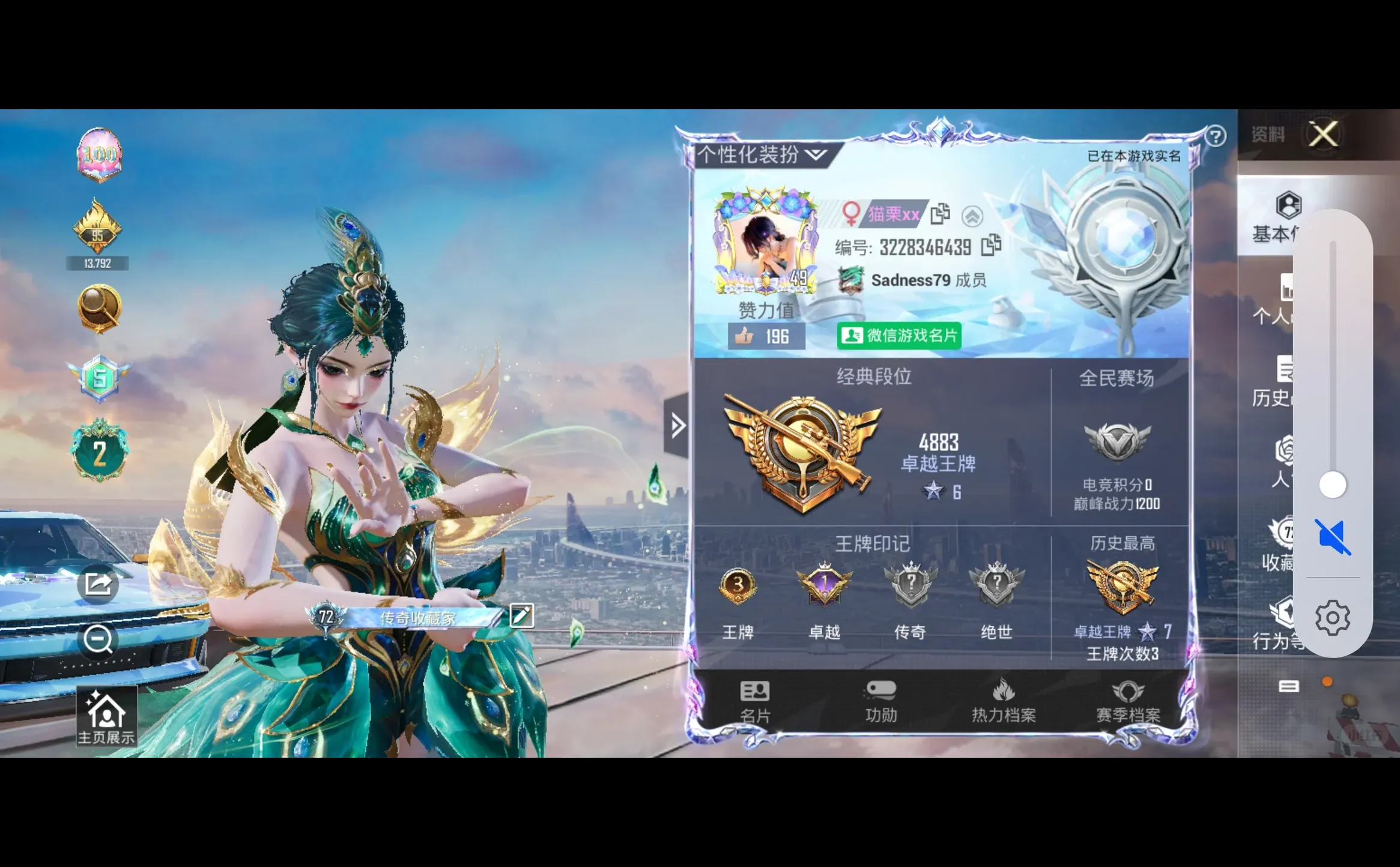Viewport: 1400px width, 867px height.
Task: Copy the player ID number 3228346439
Action: (991, 246)
